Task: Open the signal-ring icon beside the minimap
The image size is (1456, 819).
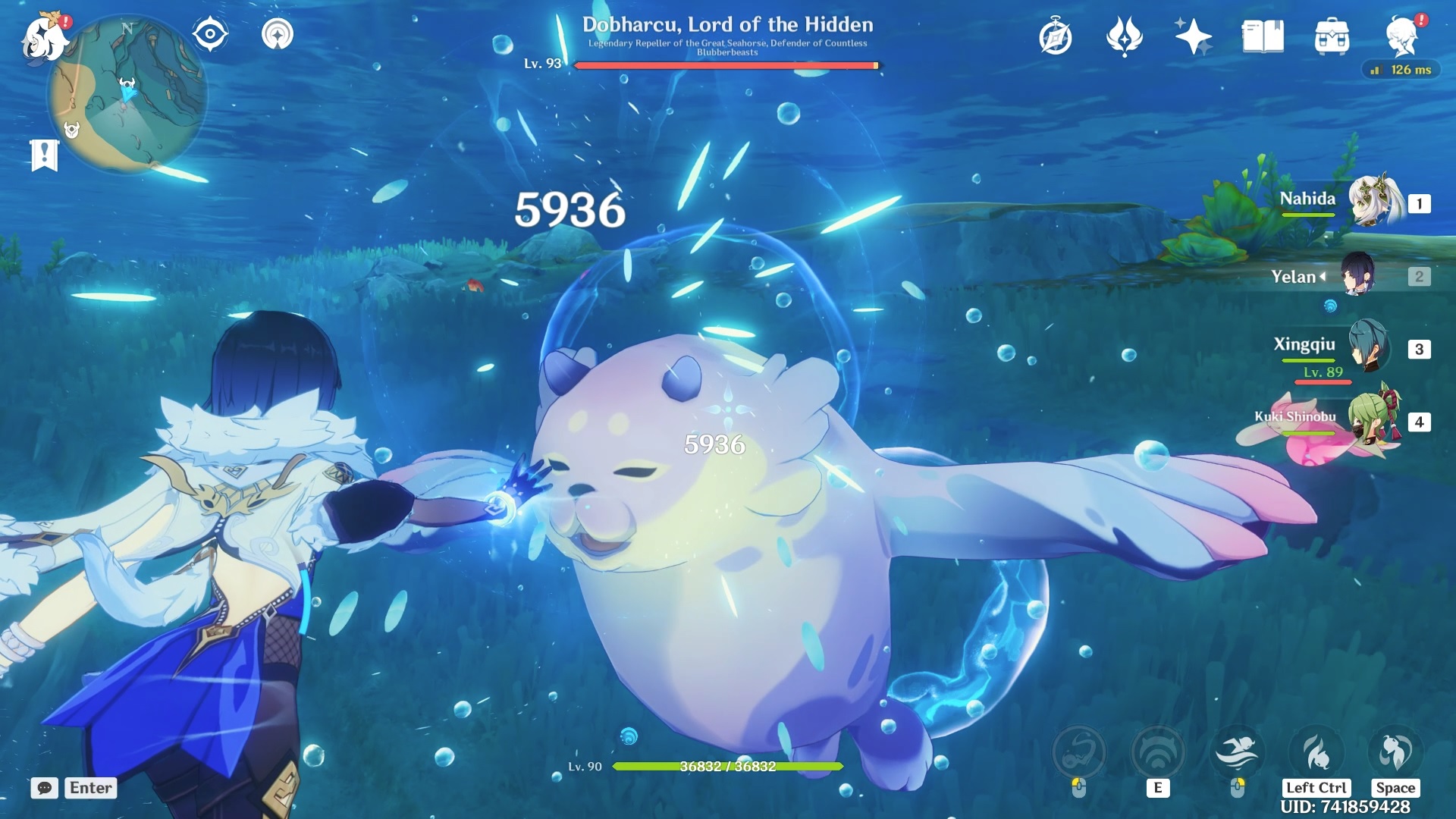Action: point(277,35)
